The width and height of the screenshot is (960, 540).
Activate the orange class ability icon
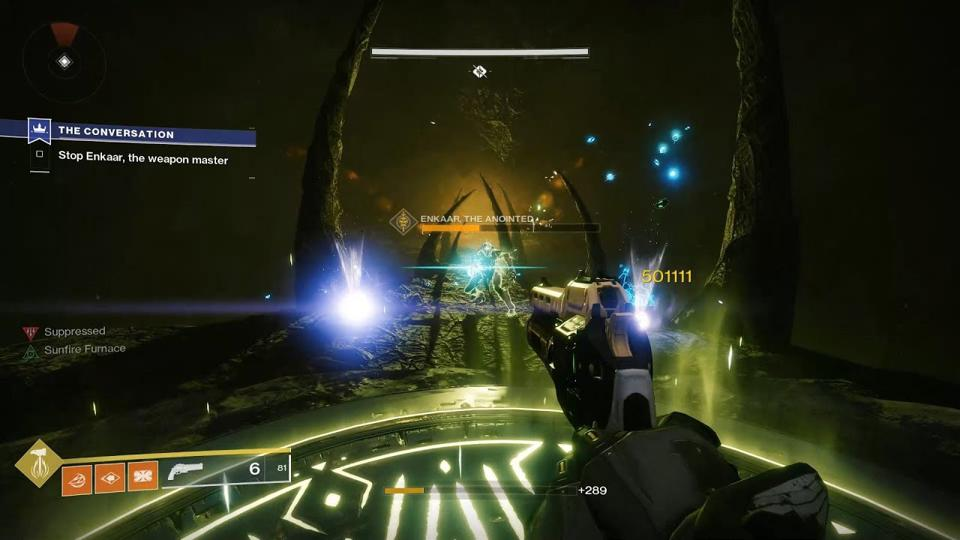click(143, 476)
